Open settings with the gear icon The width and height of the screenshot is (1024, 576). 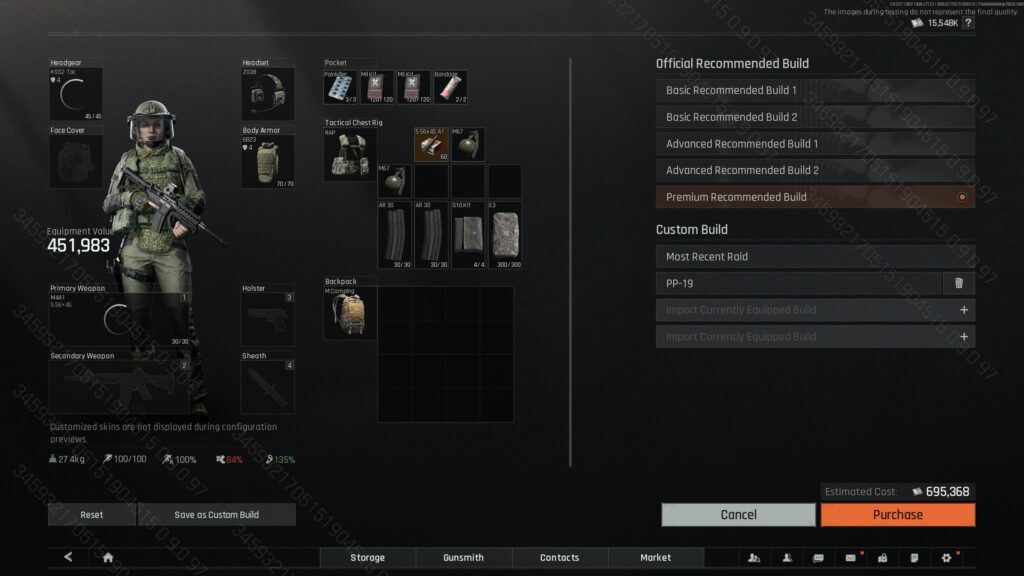coord(946,558)
